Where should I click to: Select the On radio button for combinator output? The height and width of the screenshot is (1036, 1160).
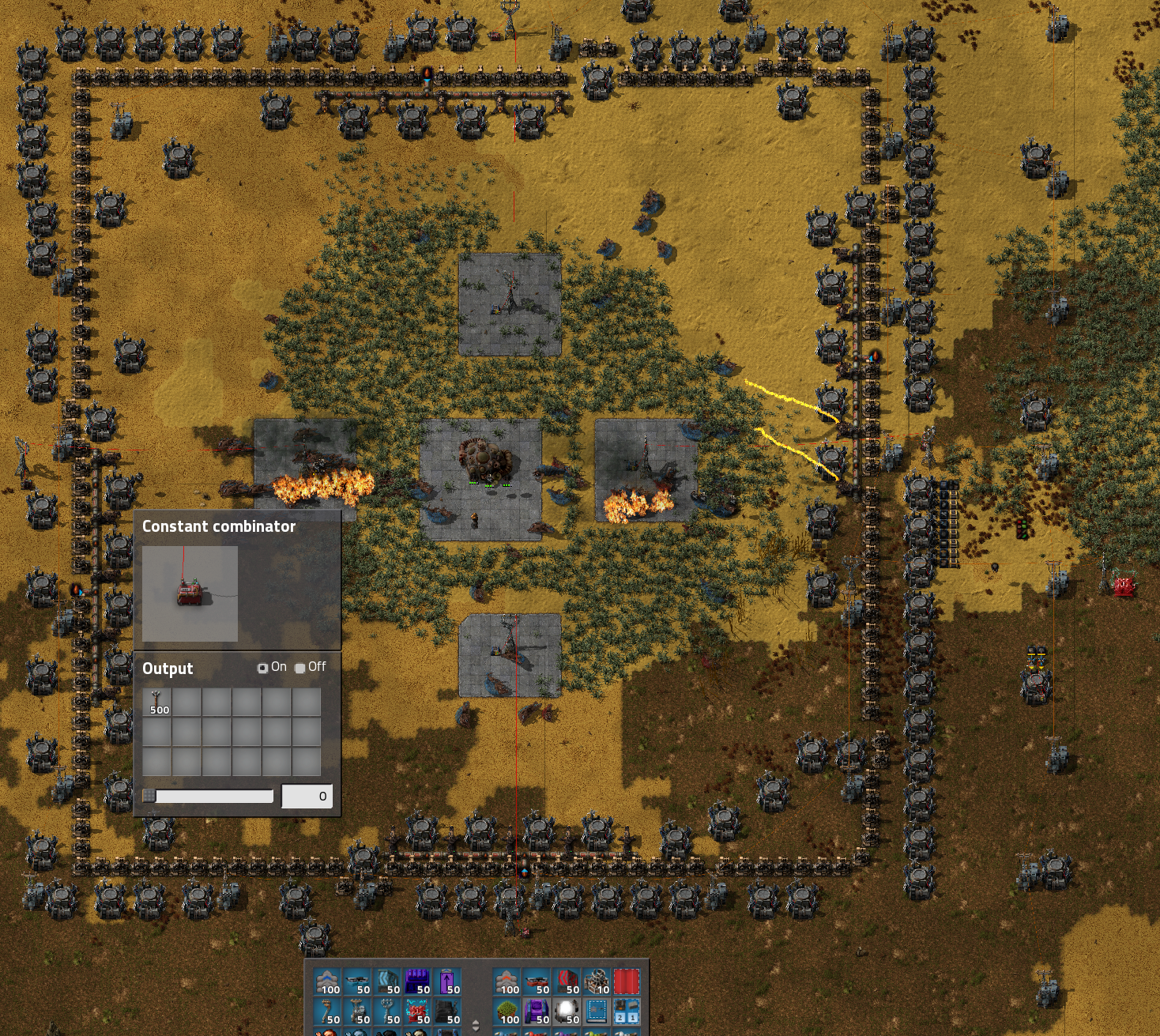click(263, 668)
